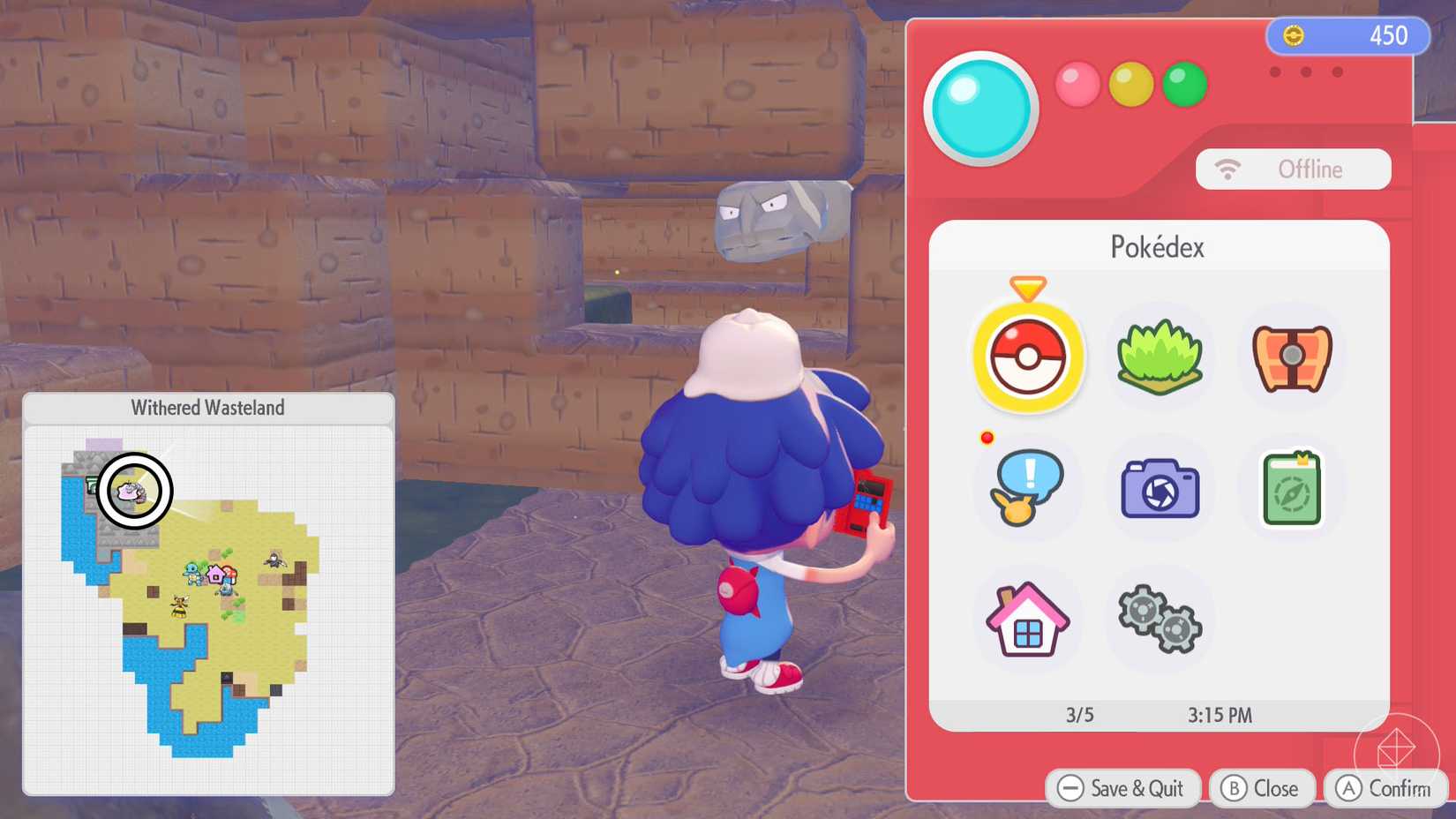This screenshot has height=819, width=1456.
Task: Select the Pokédex title header
Action: coord(1159,247)
